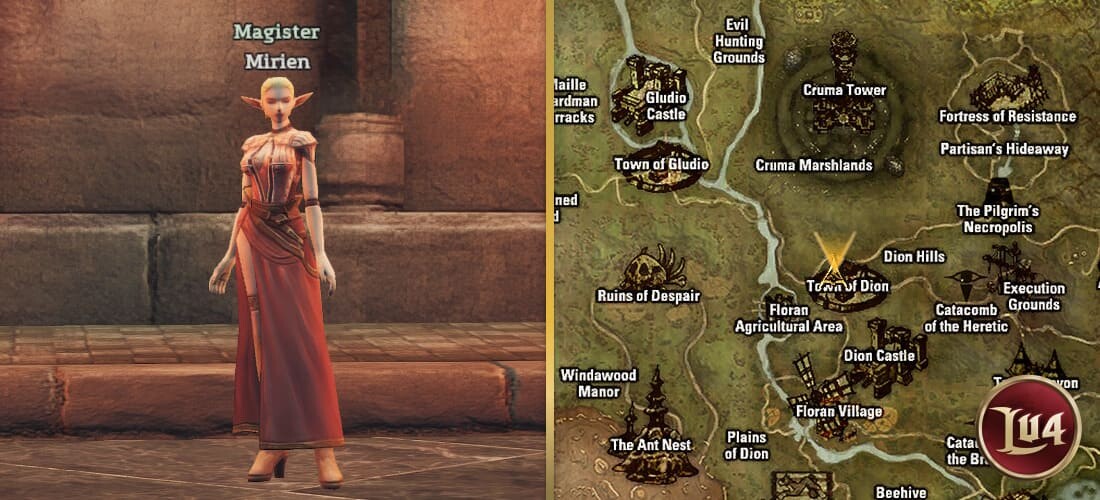The height and width of the screenshot is (500, 1100).
Task: Select the Plains of Dion label
Action: coord(746,445)
